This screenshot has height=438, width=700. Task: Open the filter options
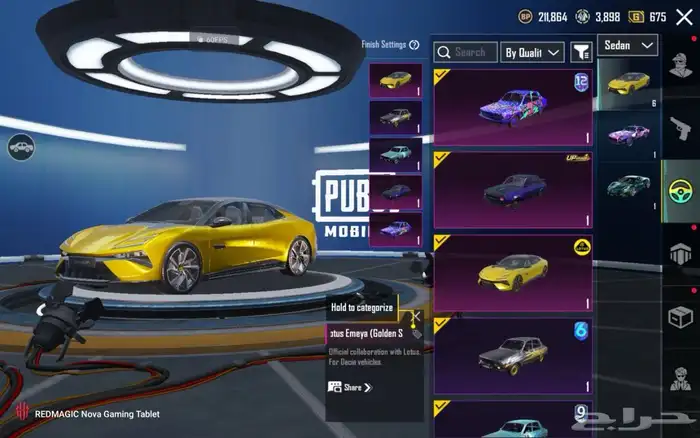581,52
